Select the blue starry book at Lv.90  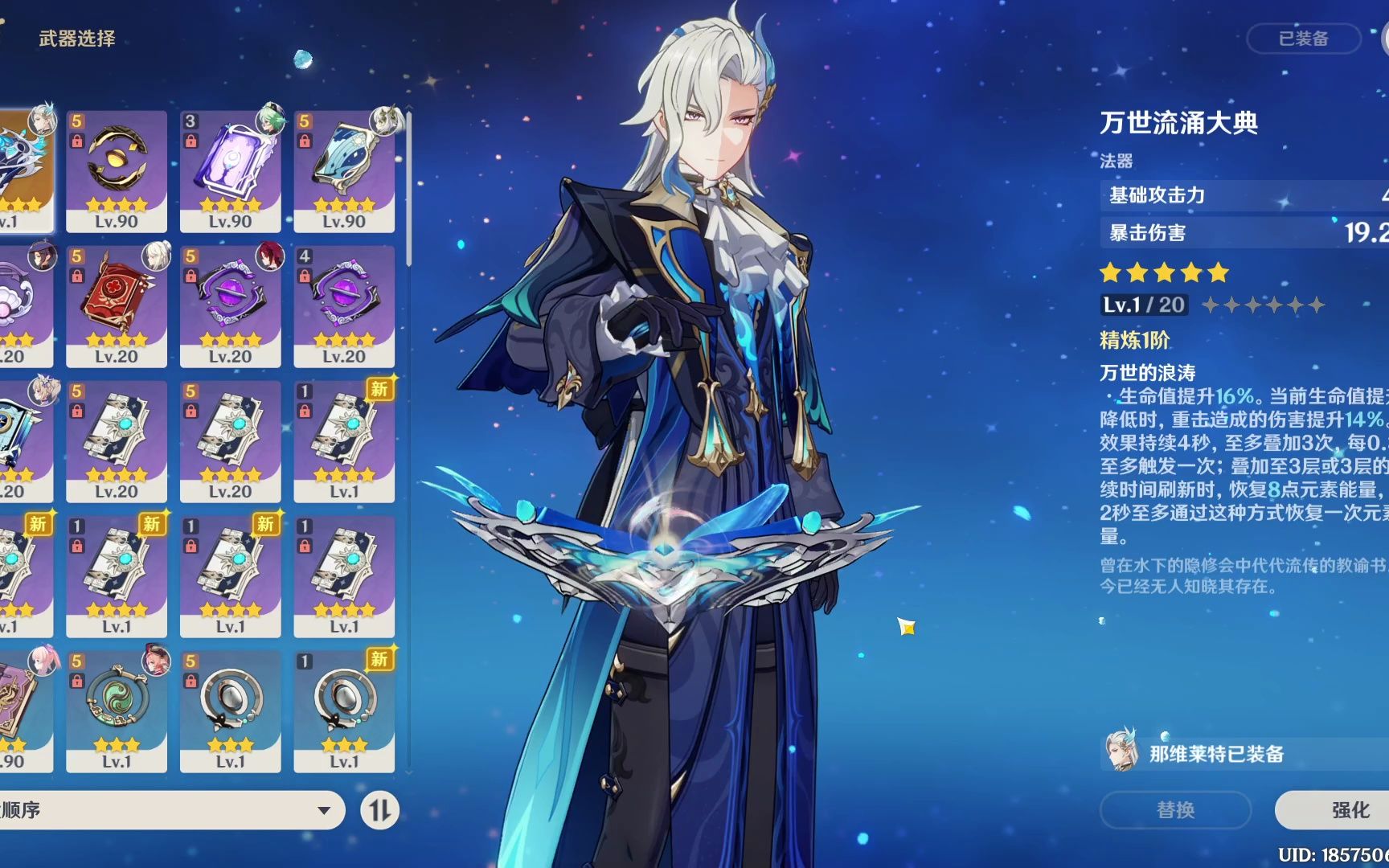click(344, 171)
